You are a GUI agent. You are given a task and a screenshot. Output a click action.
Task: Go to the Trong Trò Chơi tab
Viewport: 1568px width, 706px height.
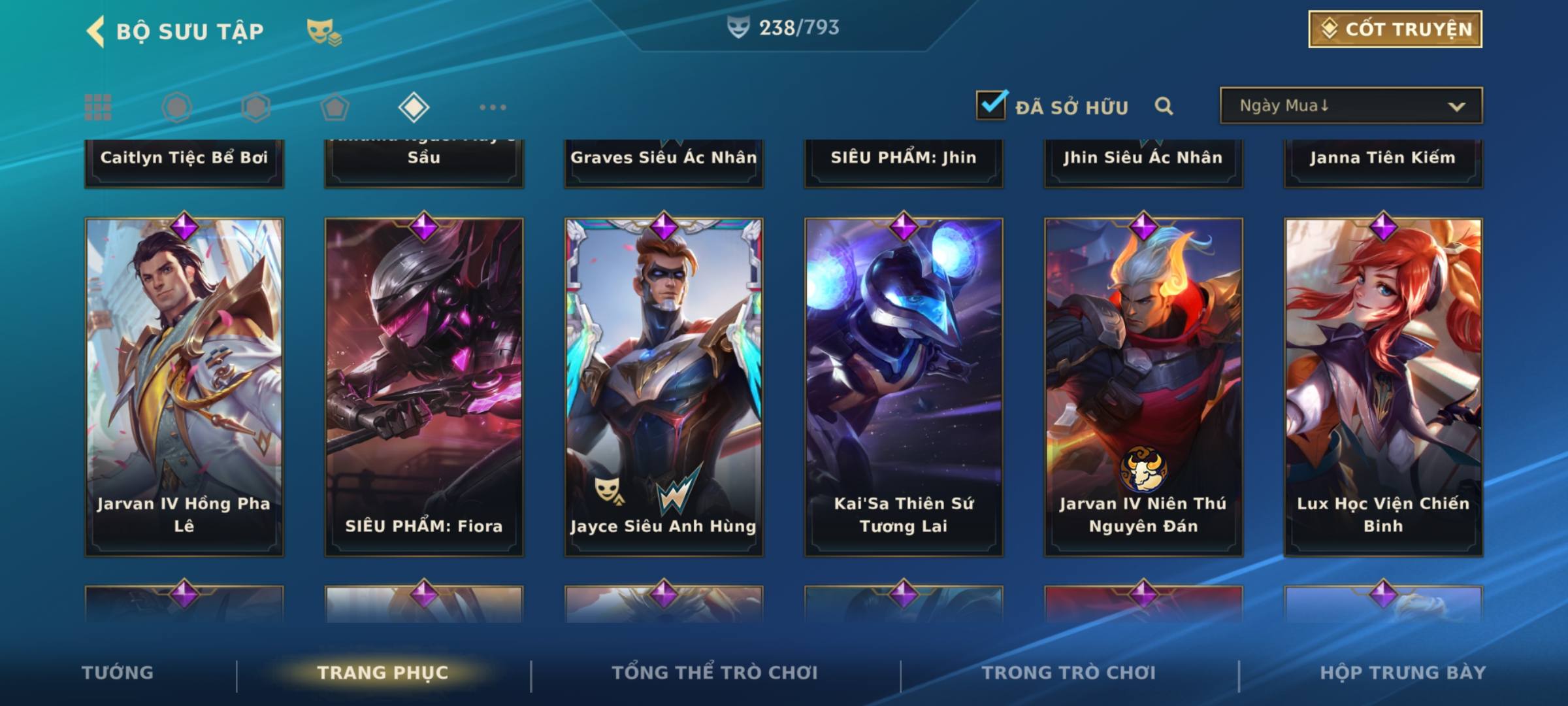(x=1069, y=673)
